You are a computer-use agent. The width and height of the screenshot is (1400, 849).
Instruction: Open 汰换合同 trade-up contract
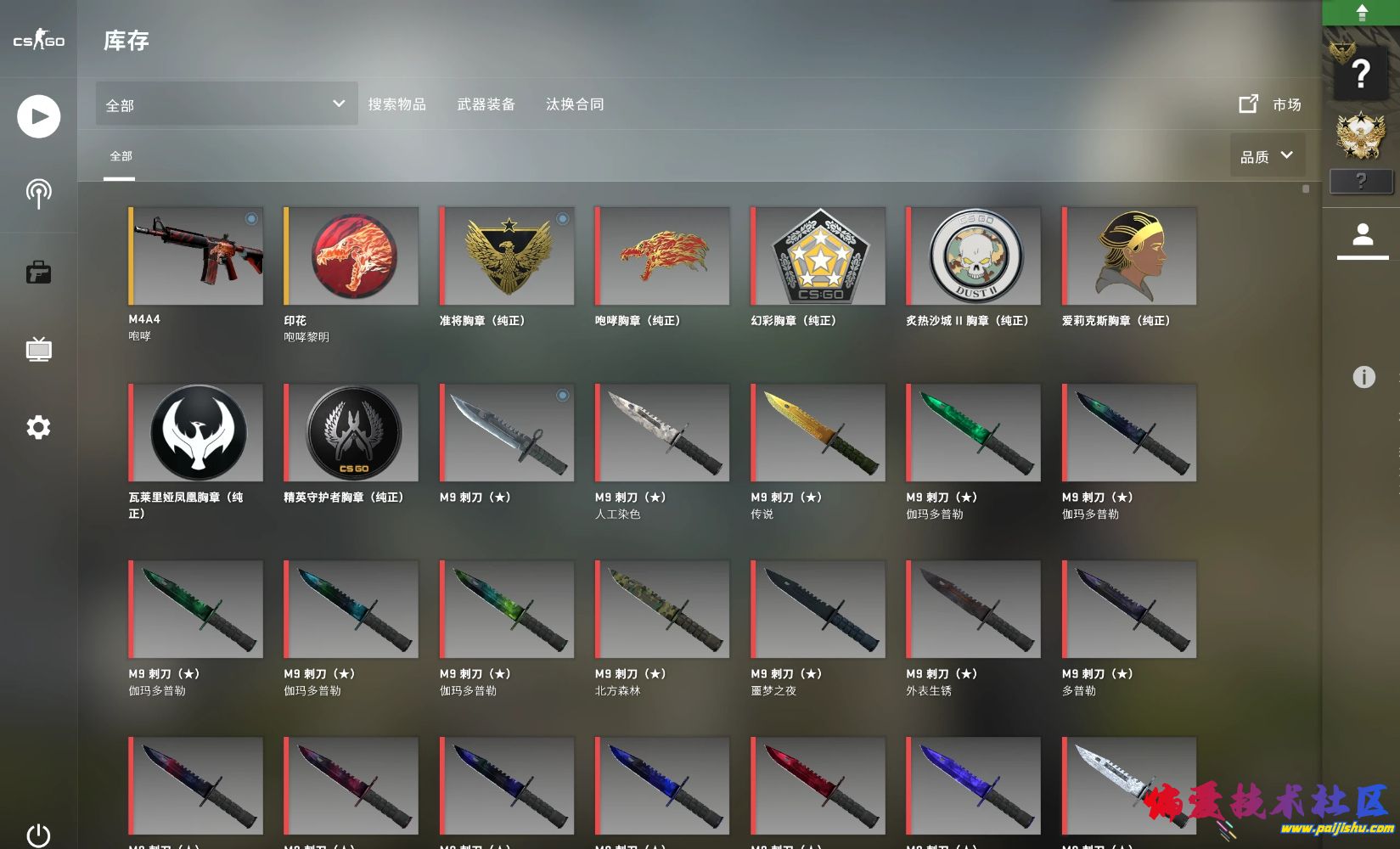pyautogui.click(x=575, y=104)
